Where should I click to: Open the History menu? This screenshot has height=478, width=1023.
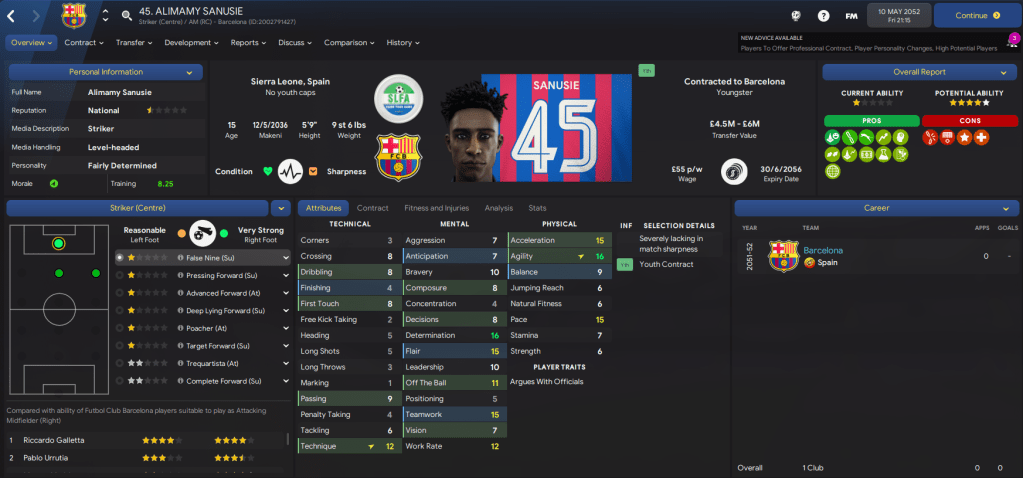tap(403, 43)
